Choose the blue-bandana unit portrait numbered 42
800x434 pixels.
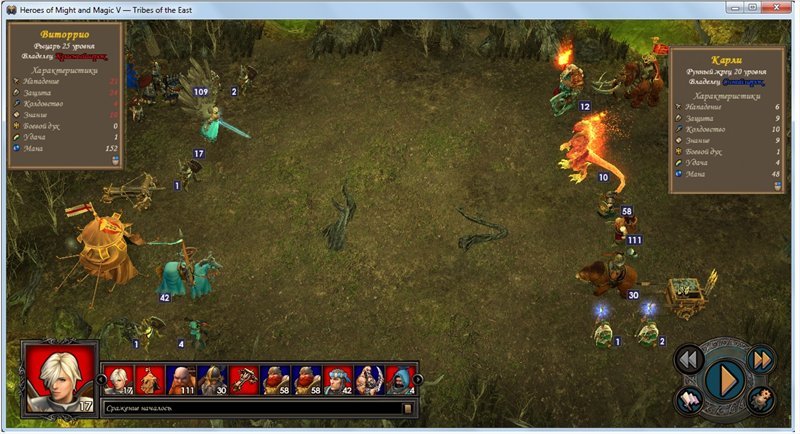(337, 379)
